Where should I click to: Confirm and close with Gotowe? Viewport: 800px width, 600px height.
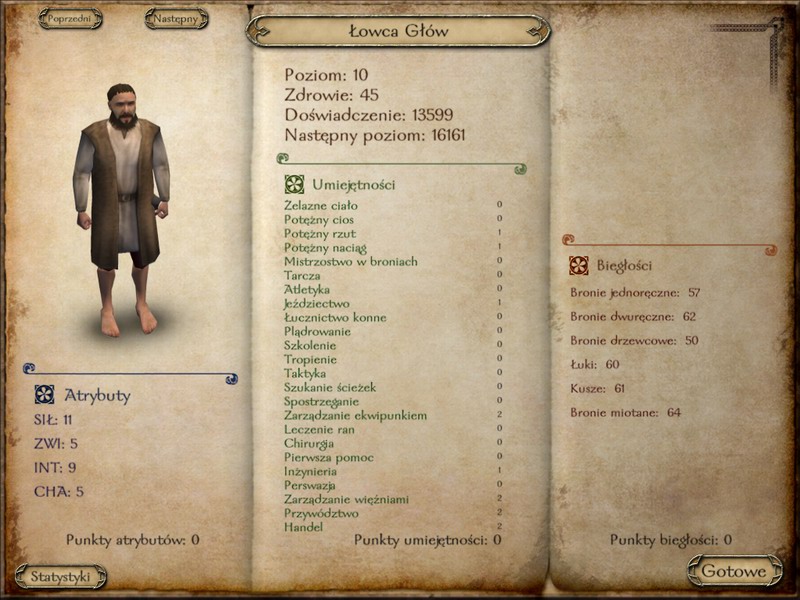pos(734,572)
